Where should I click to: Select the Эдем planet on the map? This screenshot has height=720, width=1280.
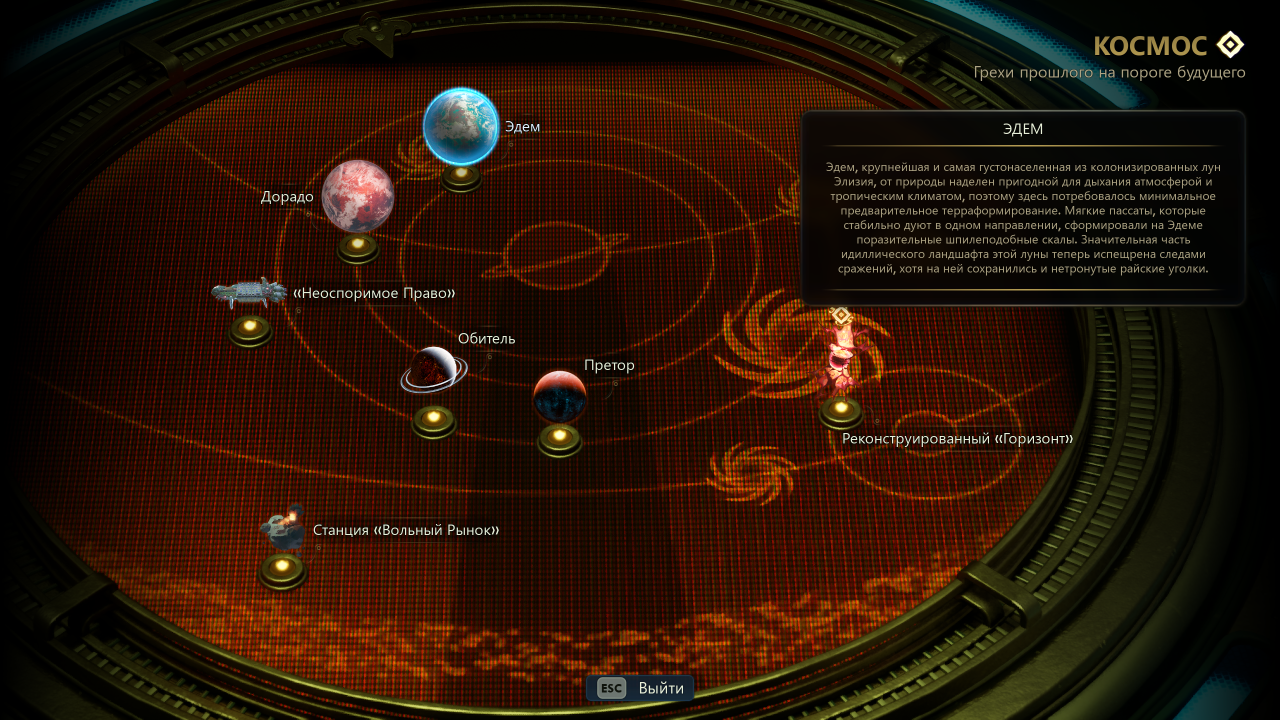461,126
